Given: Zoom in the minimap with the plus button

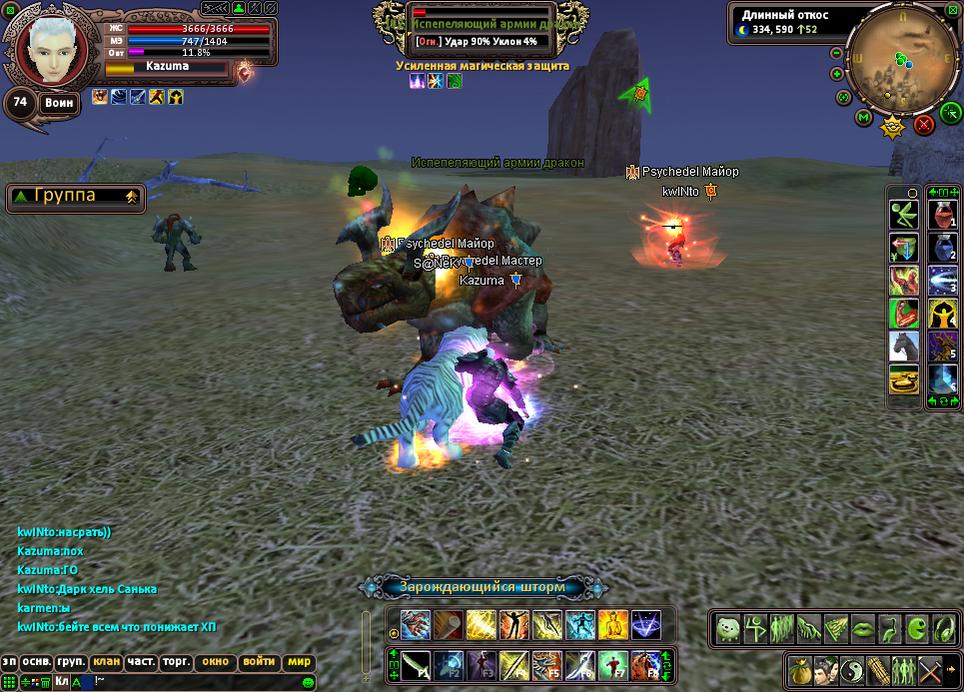Looking at the screenshot, I should coord(836,74).
